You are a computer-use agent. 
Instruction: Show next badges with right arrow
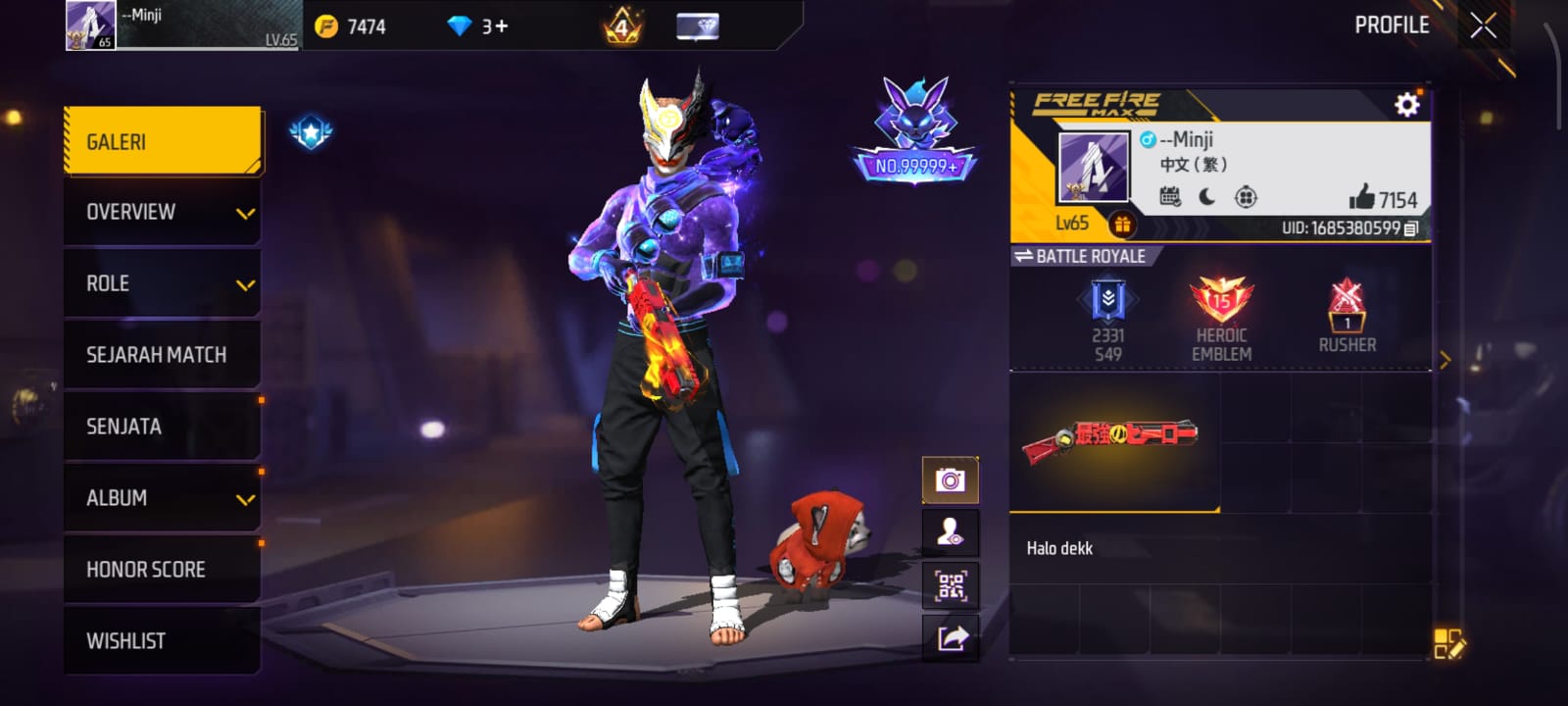pos(1445,360)
